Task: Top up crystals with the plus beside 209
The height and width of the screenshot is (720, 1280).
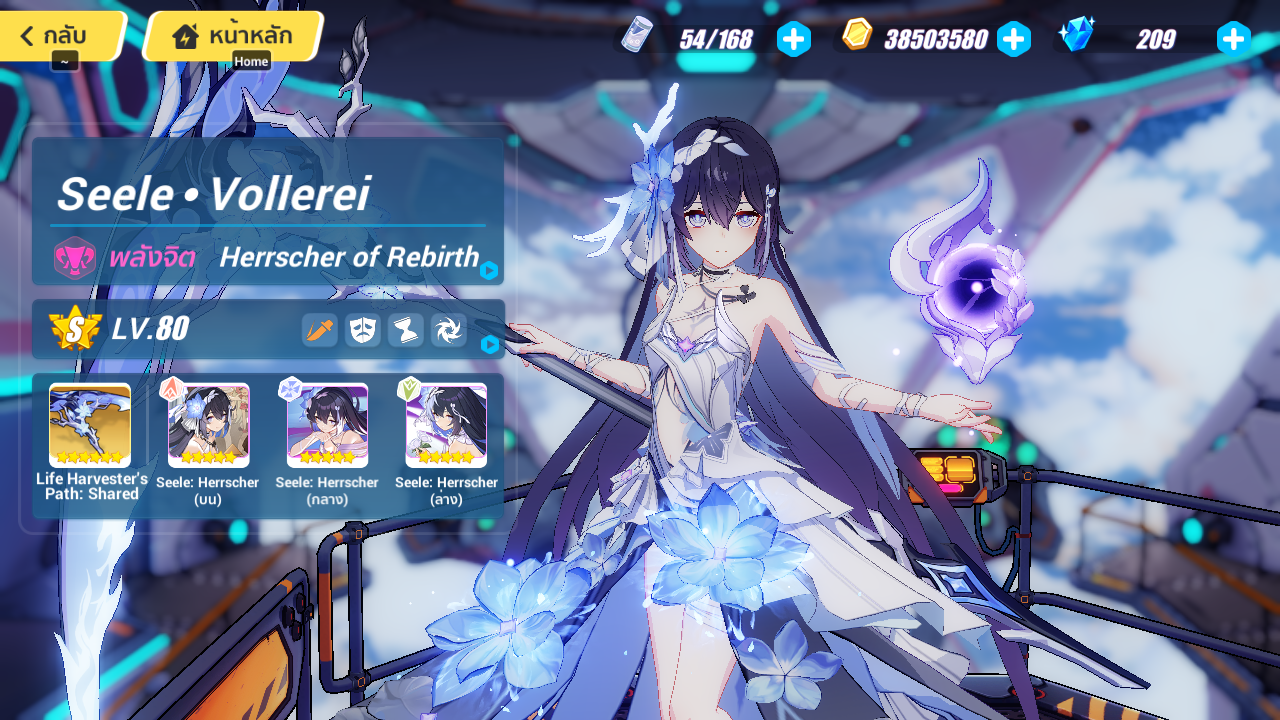Action: click(x=1233, y=39)
